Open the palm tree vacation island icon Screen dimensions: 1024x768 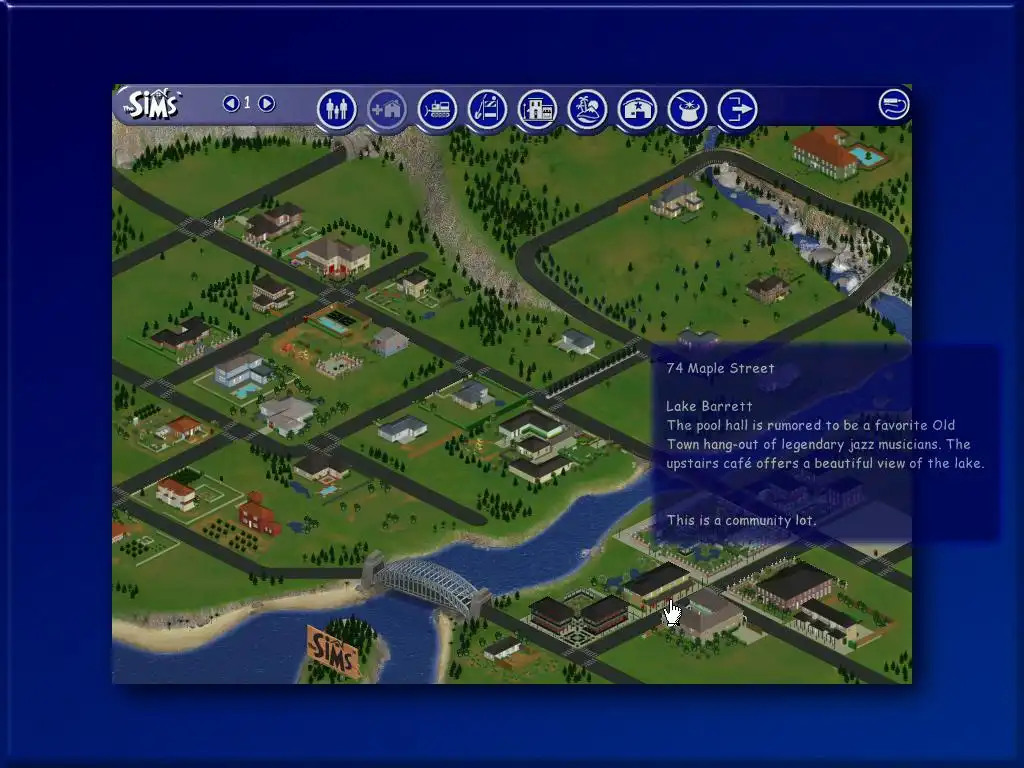click(587, 109)
